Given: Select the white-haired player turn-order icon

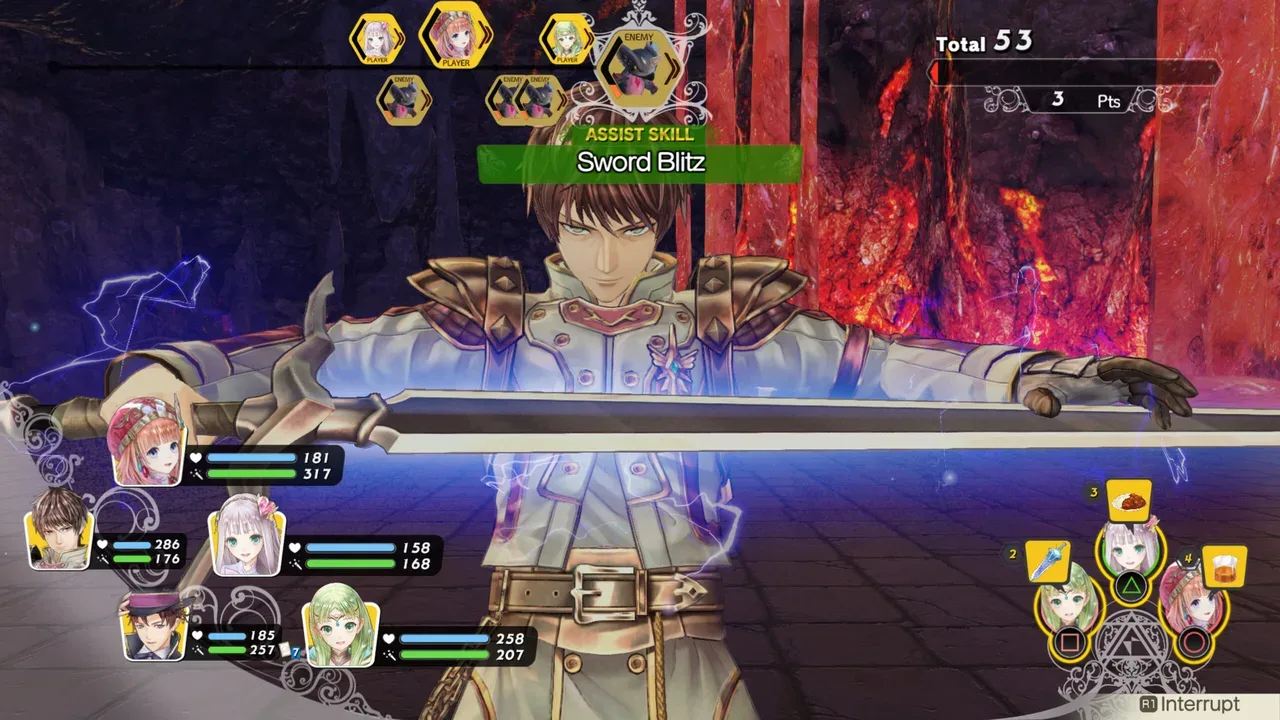Looking at the screenshot, I should [x=376, y=40].
